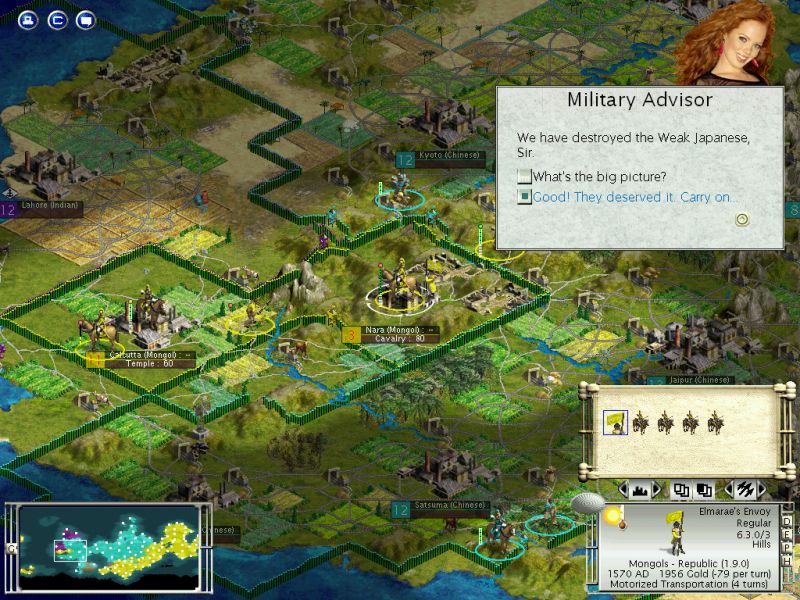800x600 pixels.
Task: Click the E button beside the info box
Action: pos(786,536)
